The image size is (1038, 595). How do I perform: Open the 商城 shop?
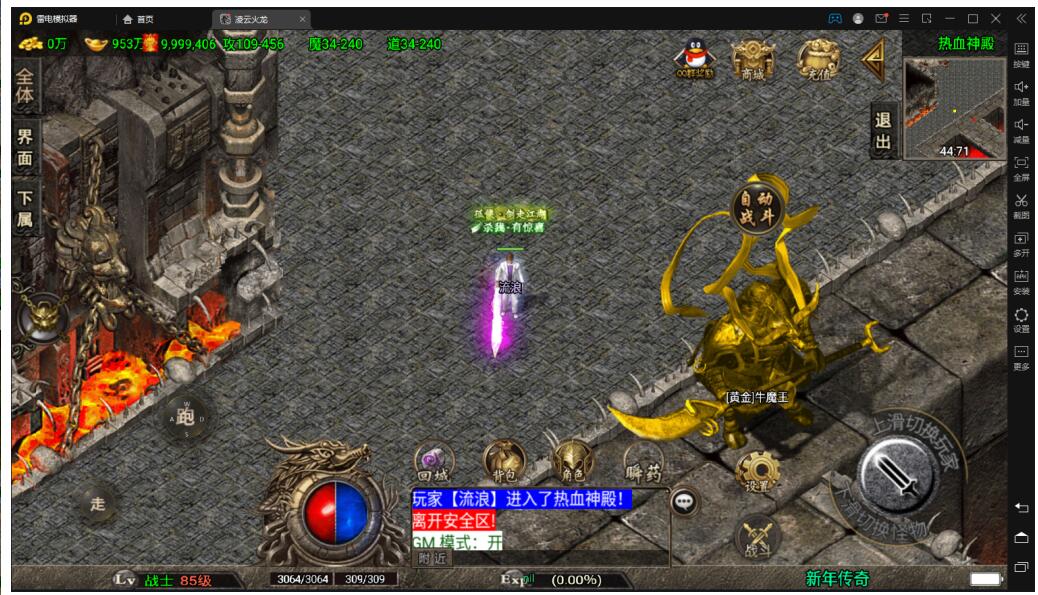point(752,59)
